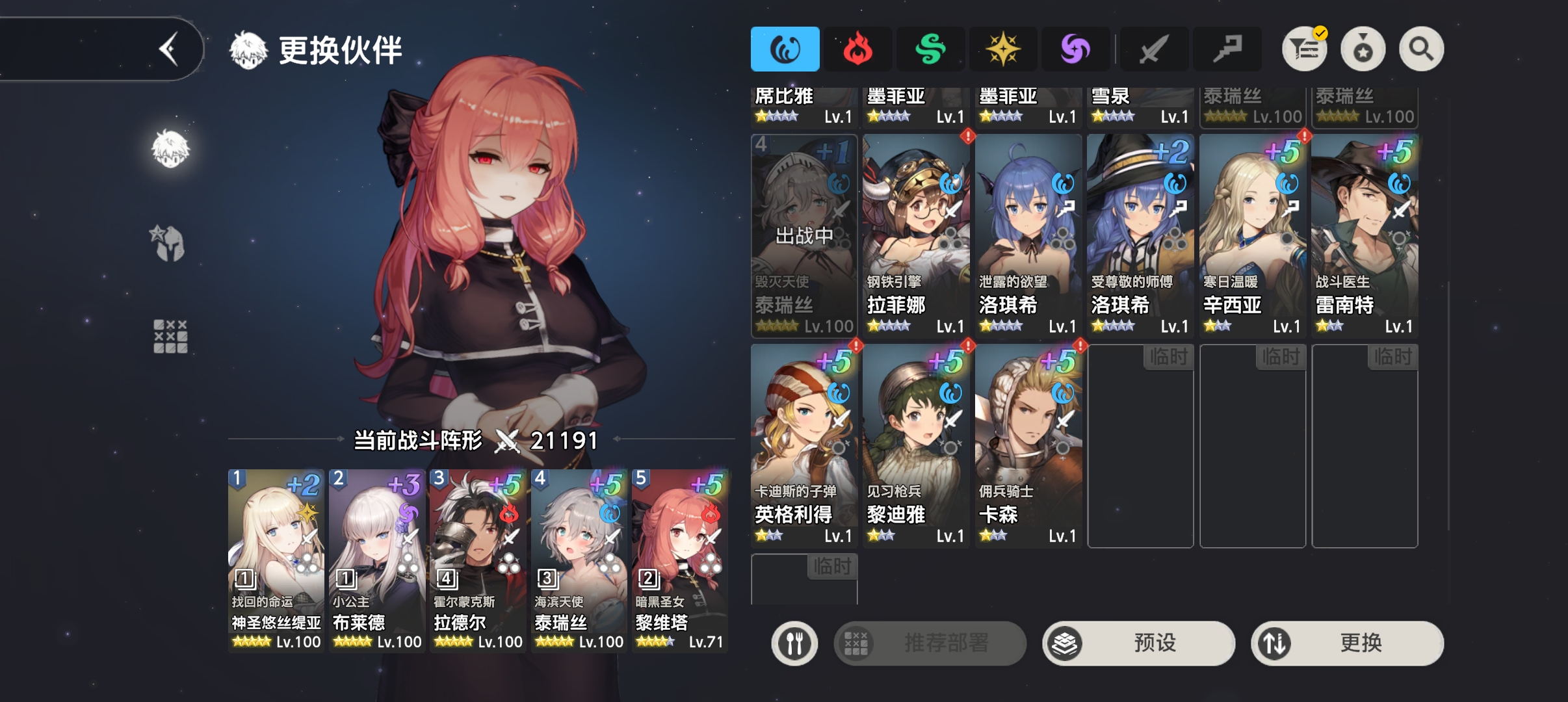Select the active water element filter tab
Viewport: 1568px width, 702px height.
[x=784, y=48]
